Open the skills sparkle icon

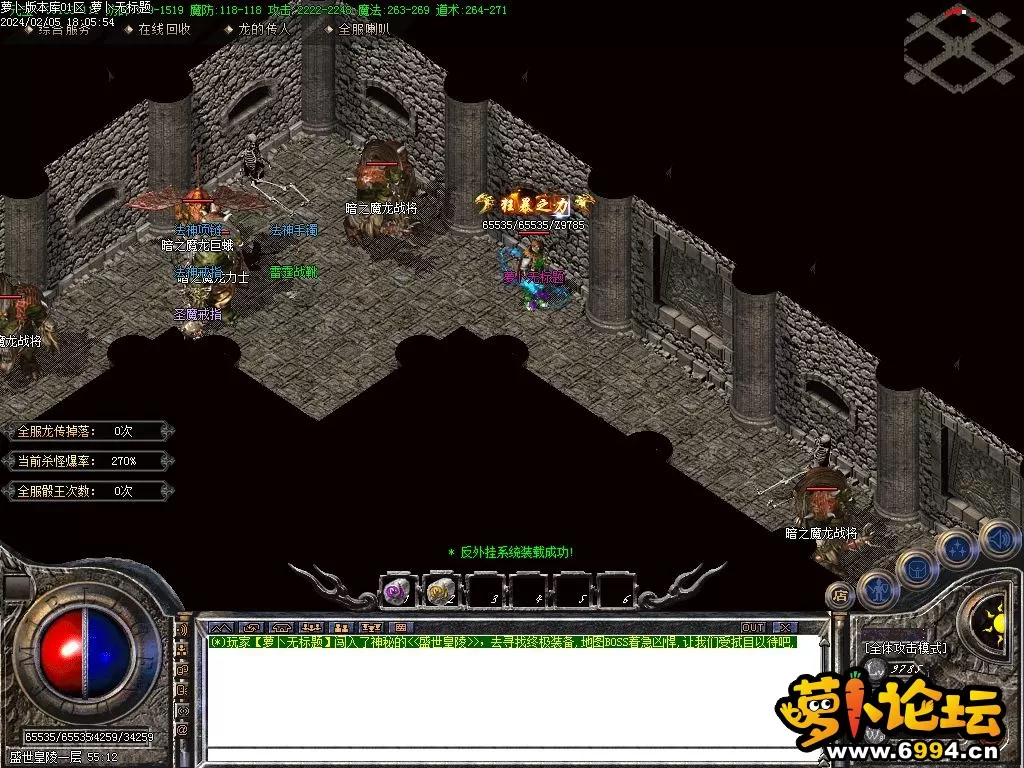(960, 548)
